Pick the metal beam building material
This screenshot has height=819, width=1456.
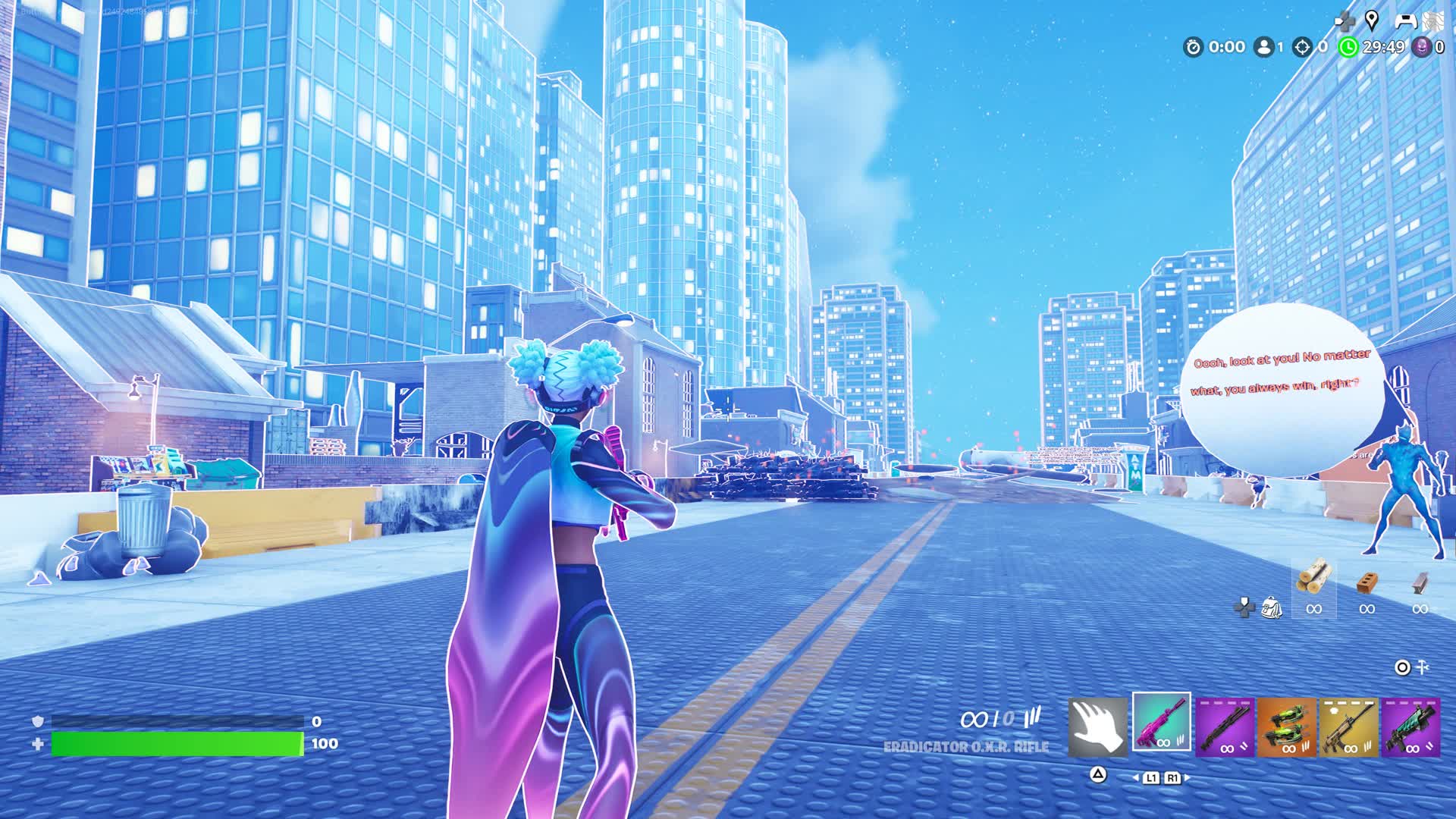(1420, 582)
